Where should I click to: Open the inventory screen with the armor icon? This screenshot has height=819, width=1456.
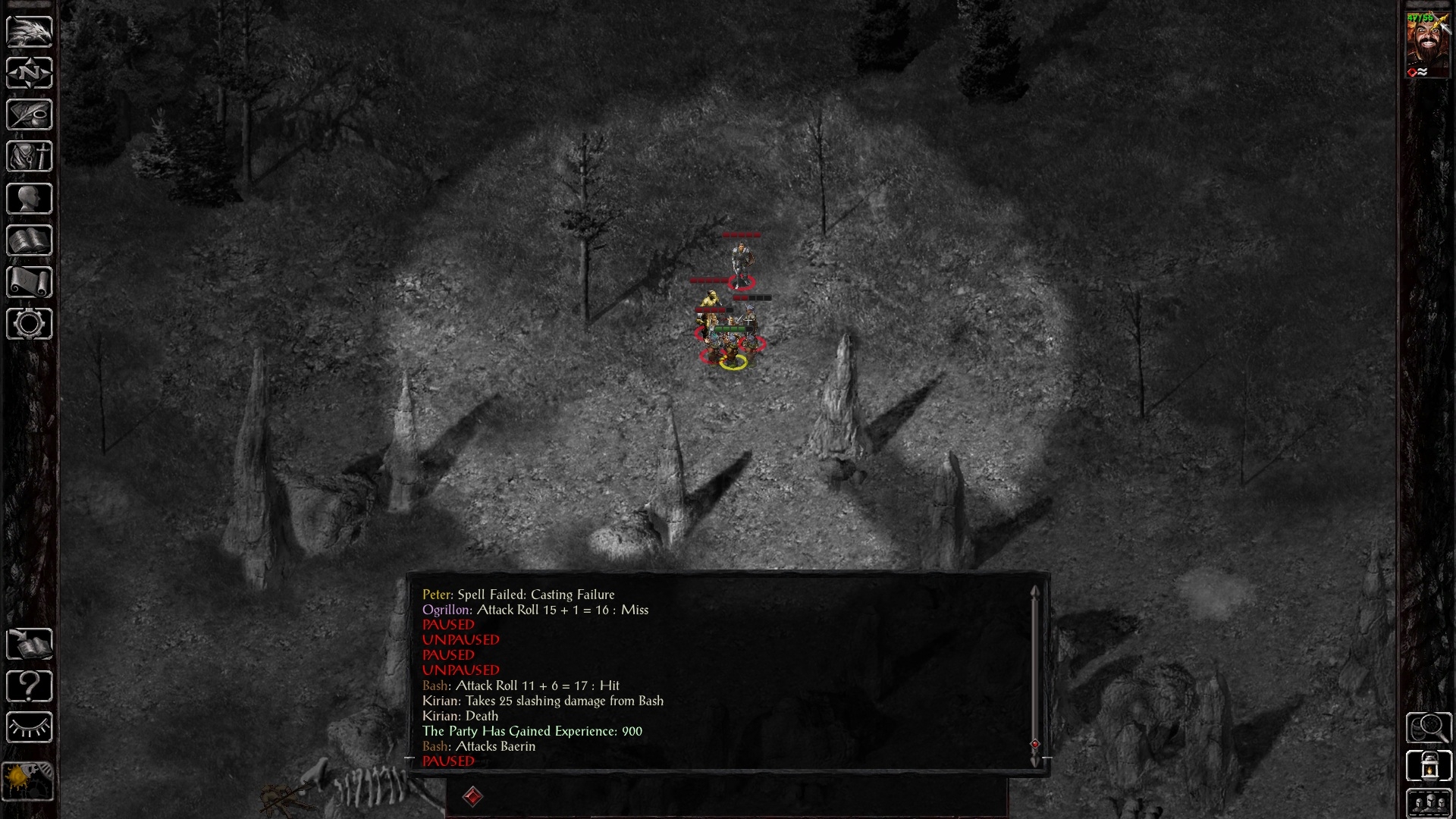[29, 156]
